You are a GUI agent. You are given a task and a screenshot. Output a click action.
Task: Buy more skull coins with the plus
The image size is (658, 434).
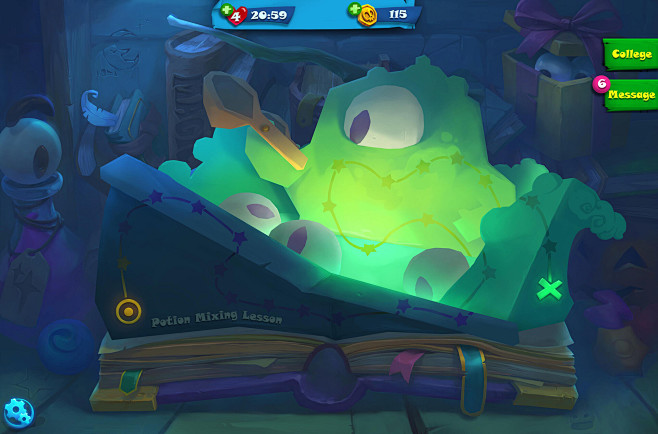tap(355, 11)
